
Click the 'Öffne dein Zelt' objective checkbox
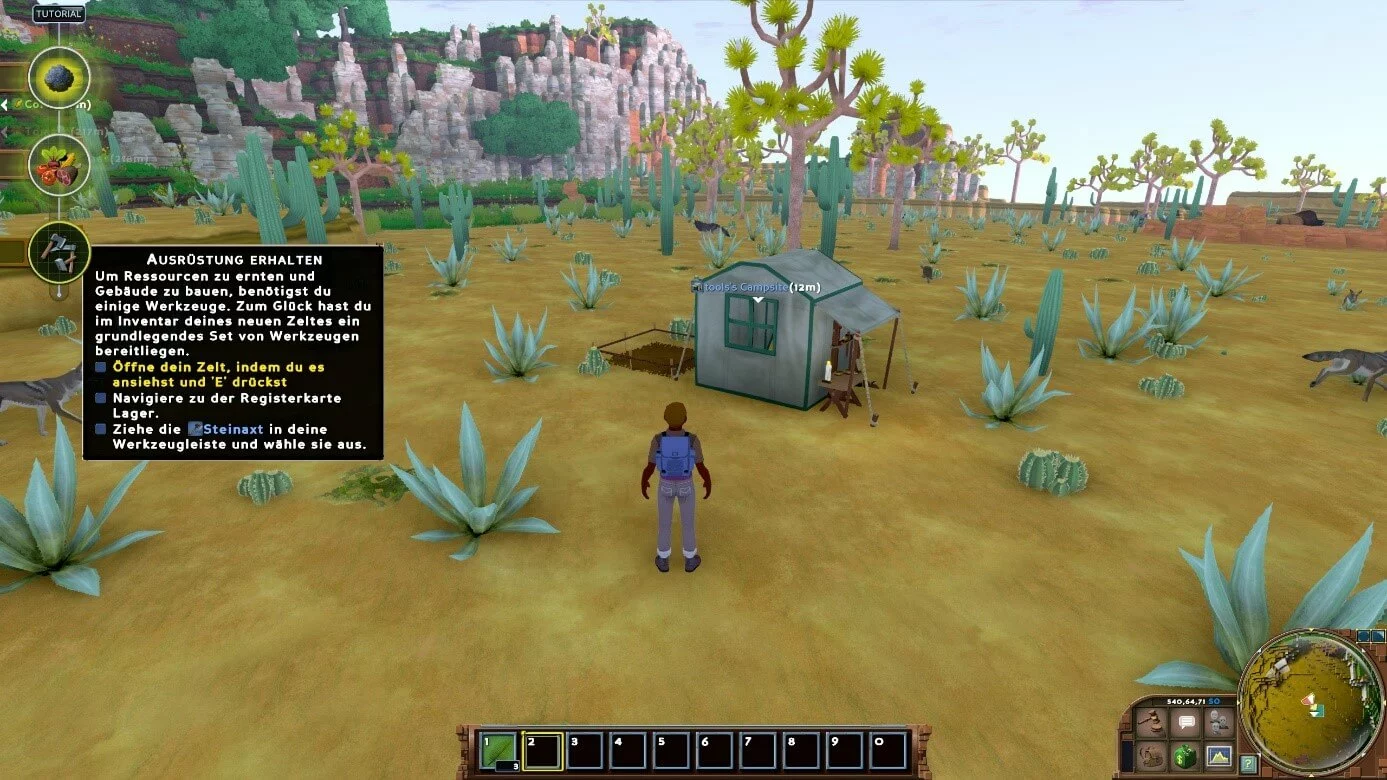coord(101,368)
